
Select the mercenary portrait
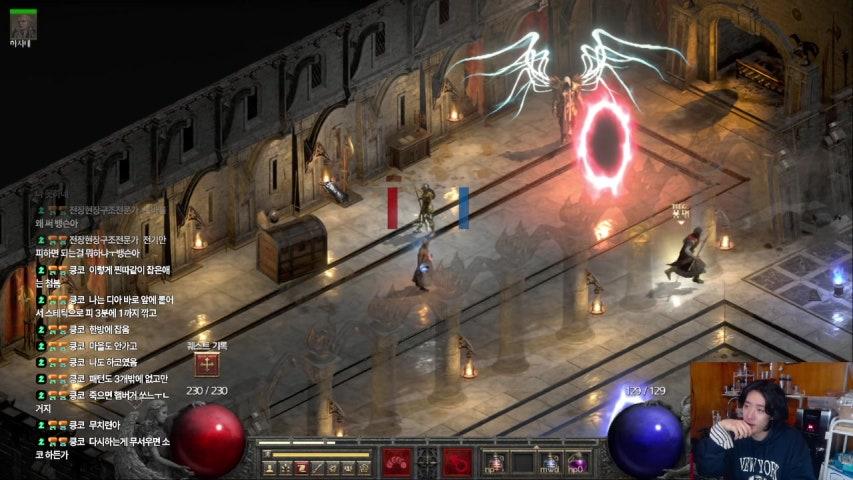click(23, 25)
